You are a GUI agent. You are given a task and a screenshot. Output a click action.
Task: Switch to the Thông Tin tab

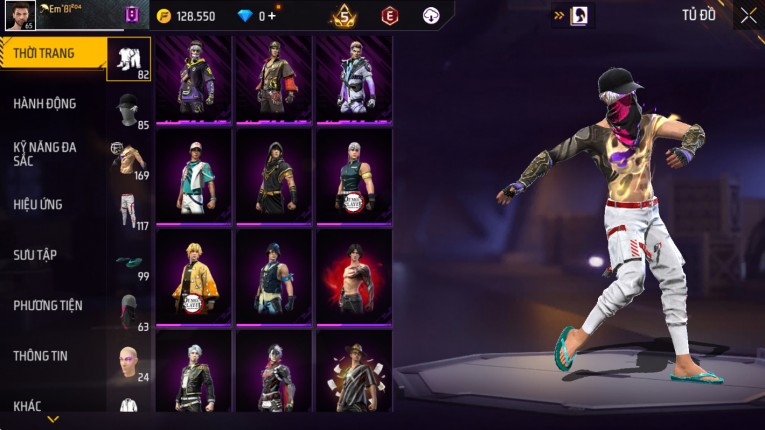[40, 355]
